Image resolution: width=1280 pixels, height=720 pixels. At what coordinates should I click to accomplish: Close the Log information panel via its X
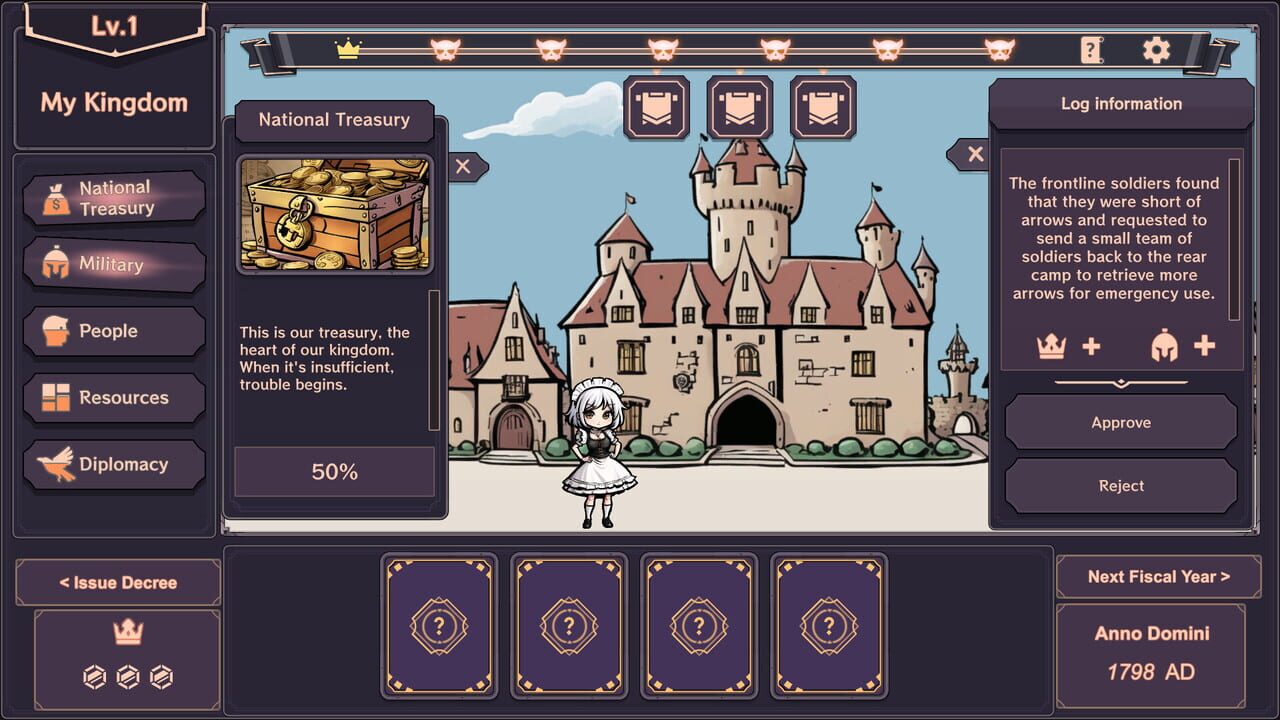975,154
